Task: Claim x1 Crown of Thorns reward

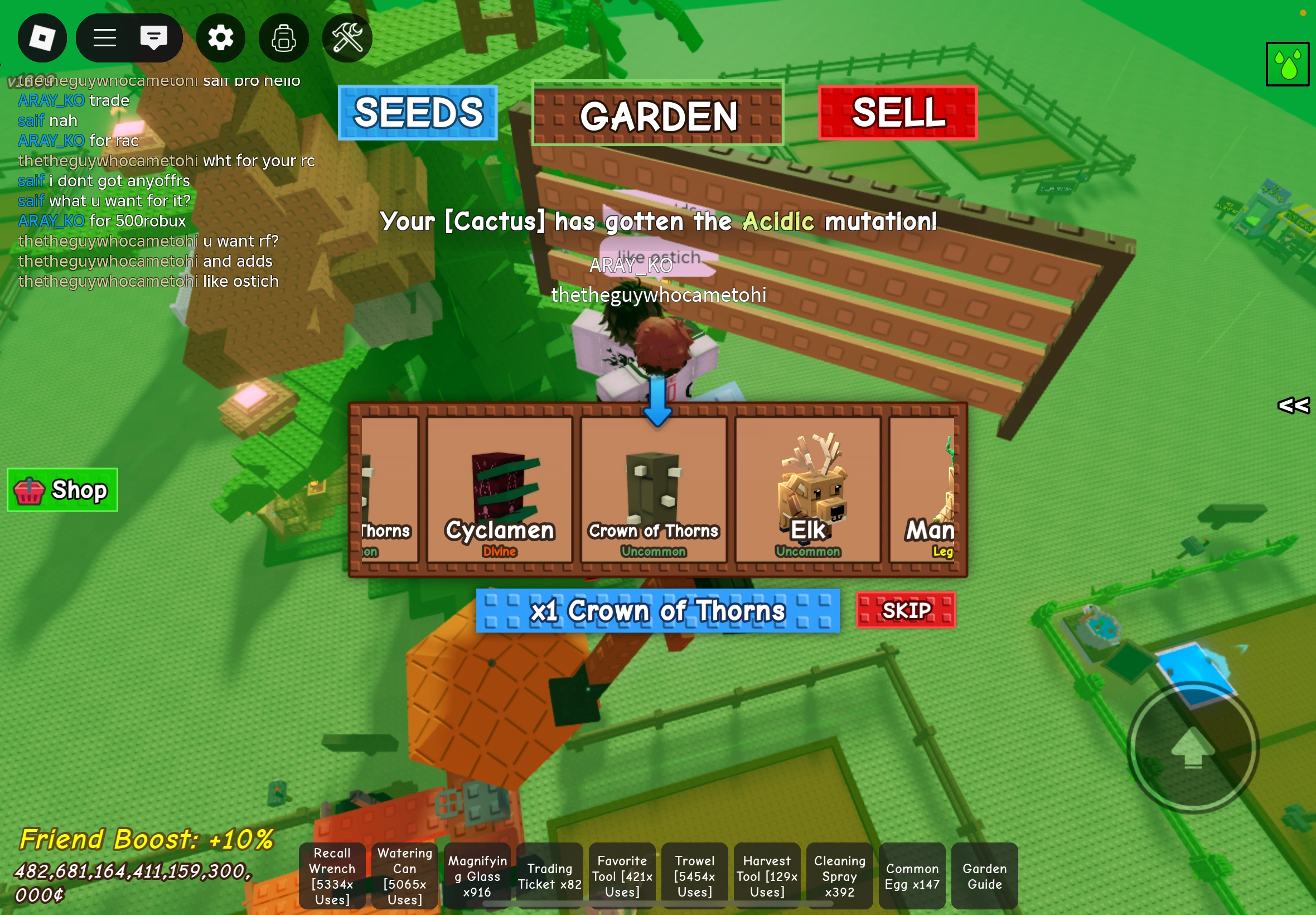Action: pyautogui.click(x=656, y=611)
